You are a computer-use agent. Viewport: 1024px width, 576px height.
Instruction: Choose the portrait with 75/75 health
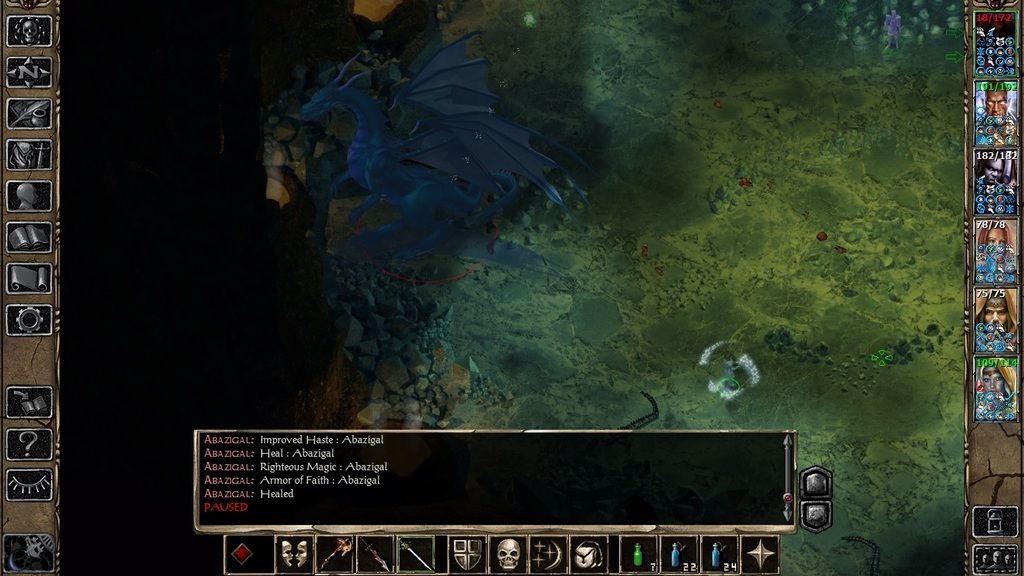point(995,320)
